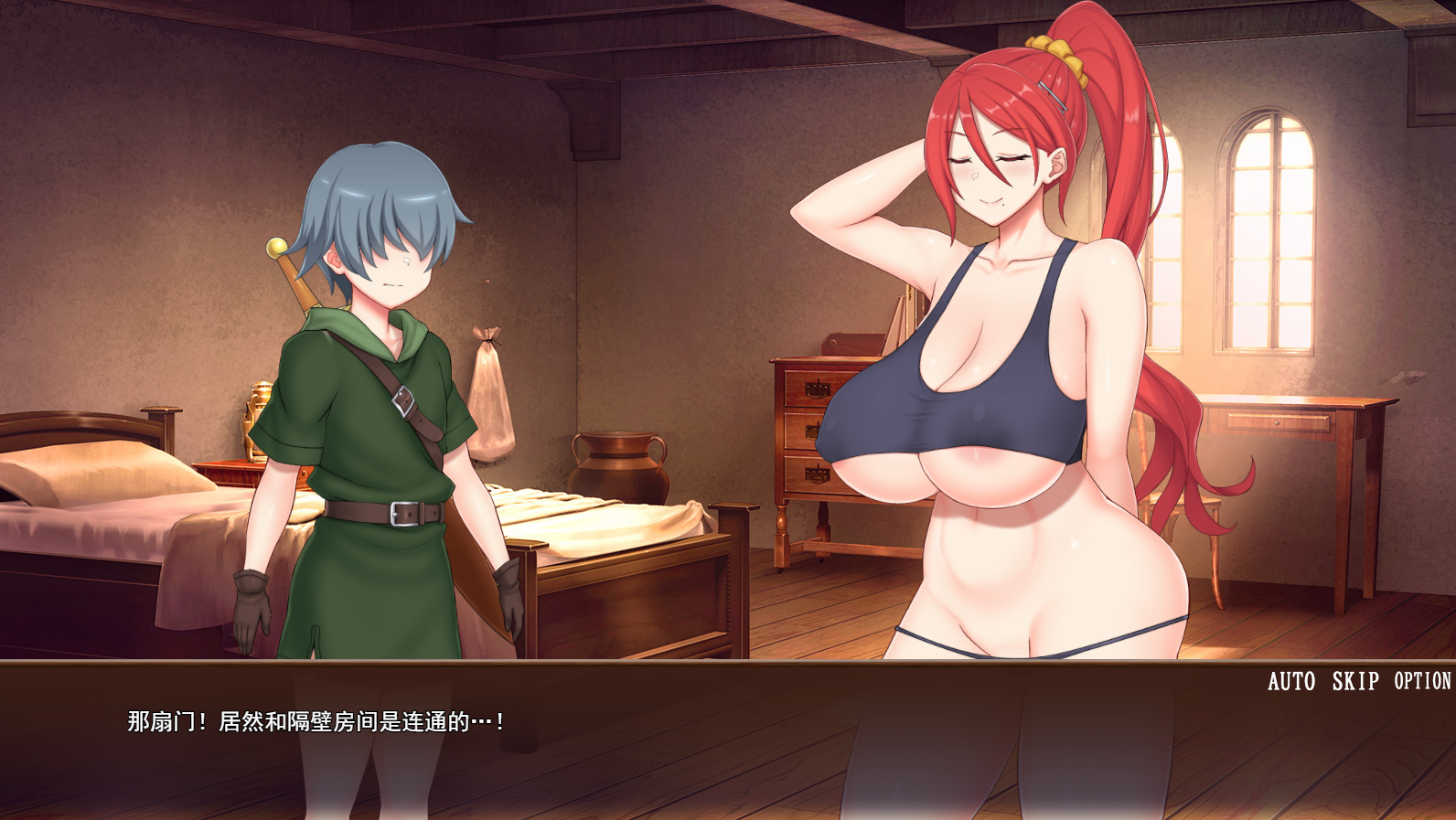Viewport: 1456px width, 820px height.
Task: Enable AUTO dialogue advance
Action: [1290, 681]
